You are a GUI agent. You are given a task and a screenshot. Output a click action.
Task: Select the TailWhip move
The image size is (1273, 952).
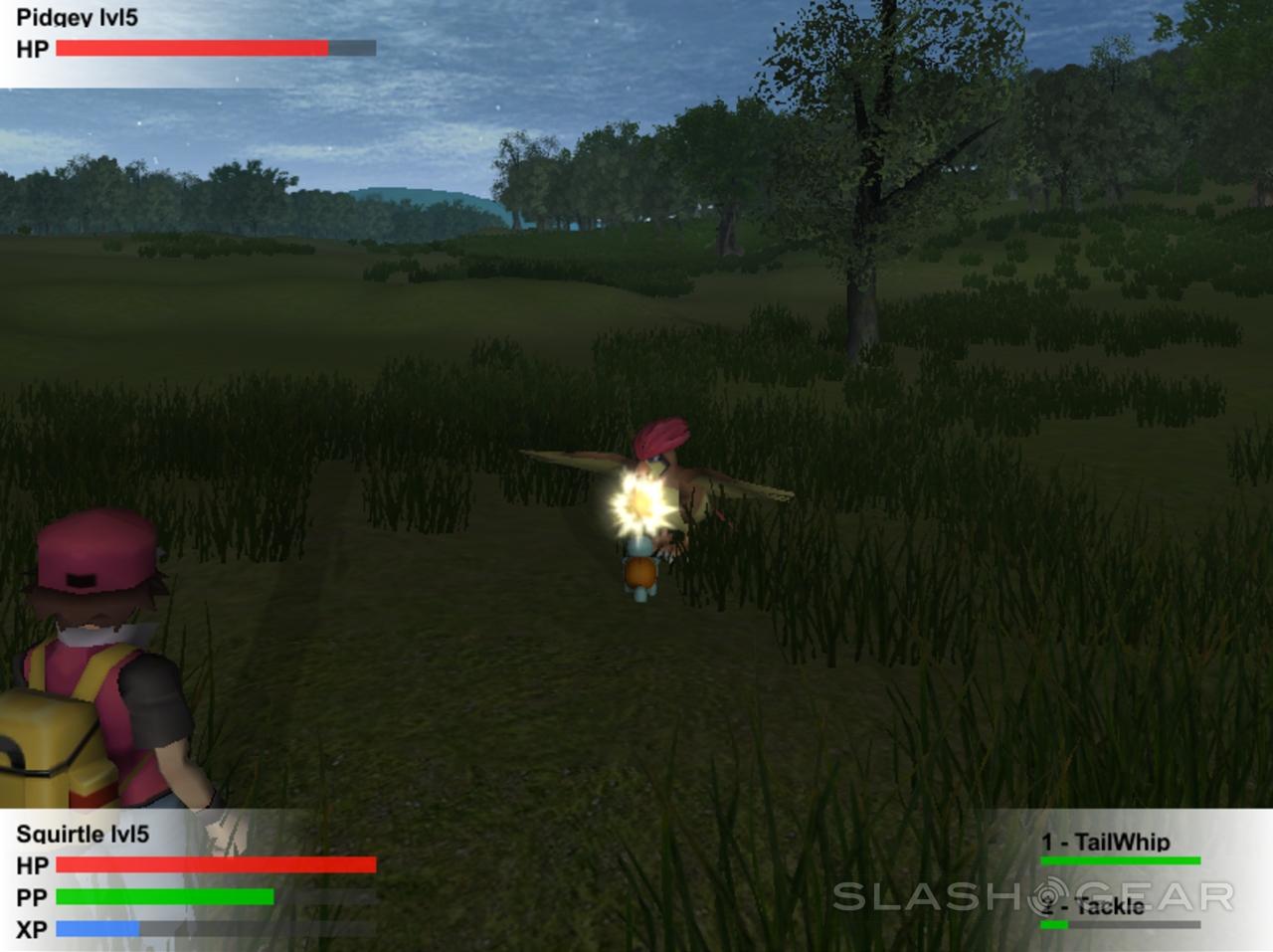[x=1106, y=843]
